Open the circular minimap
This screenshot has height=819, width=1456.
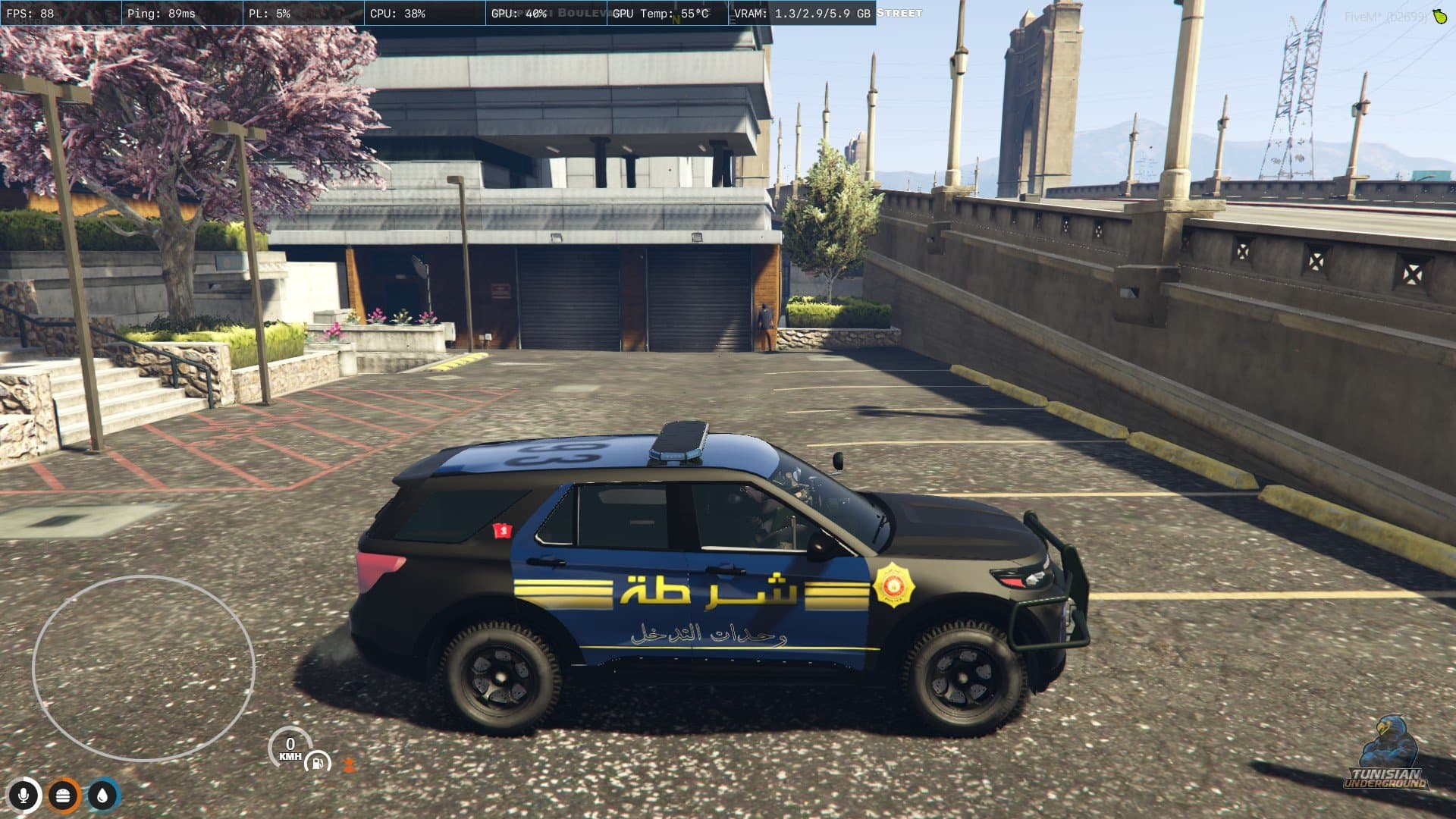[x=143, y=668]
